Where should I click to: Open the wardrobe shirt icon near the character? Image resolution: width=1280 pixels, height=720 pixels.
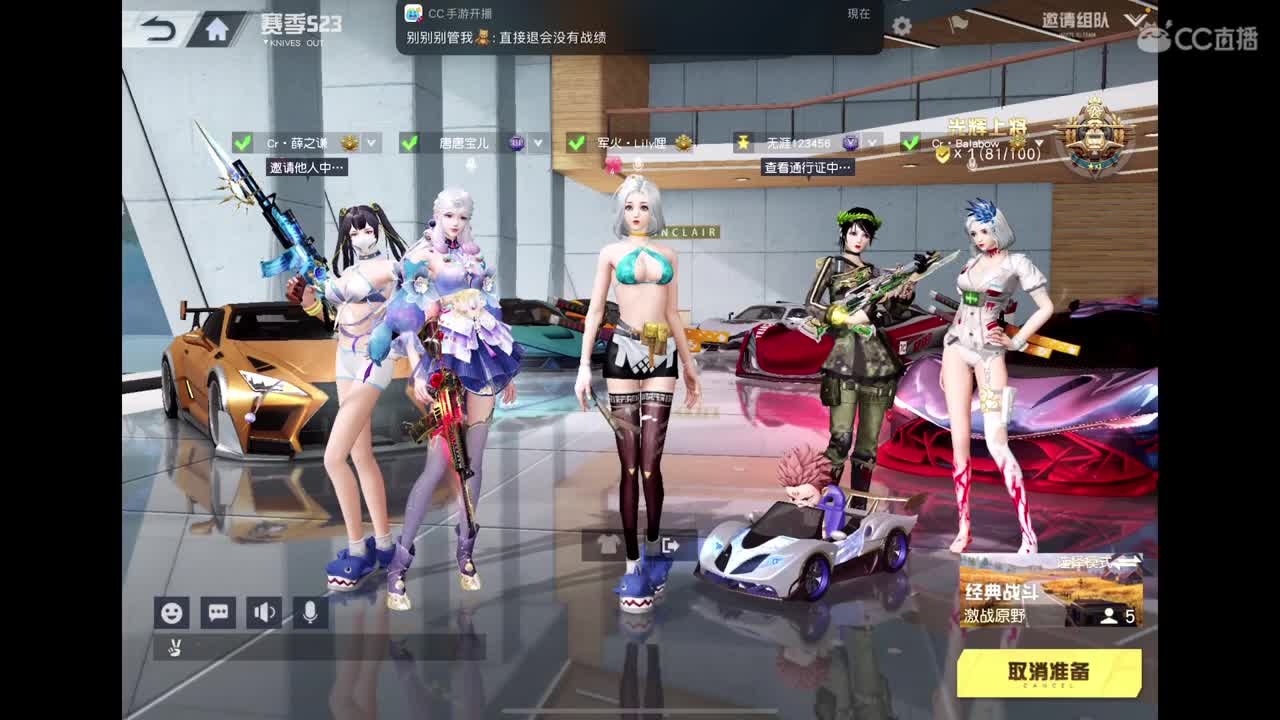tap(606, 544)
